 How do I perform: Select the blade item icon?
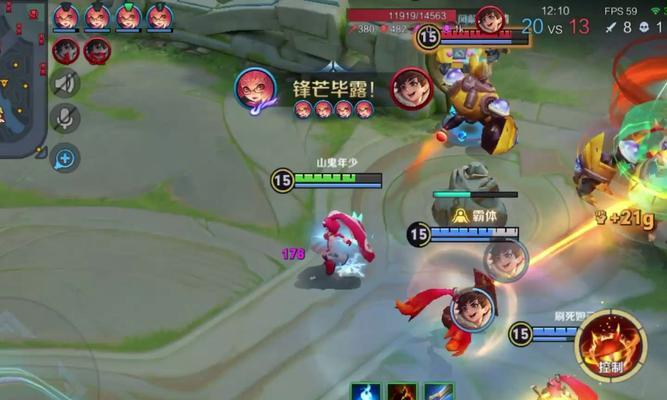(439, 391)
